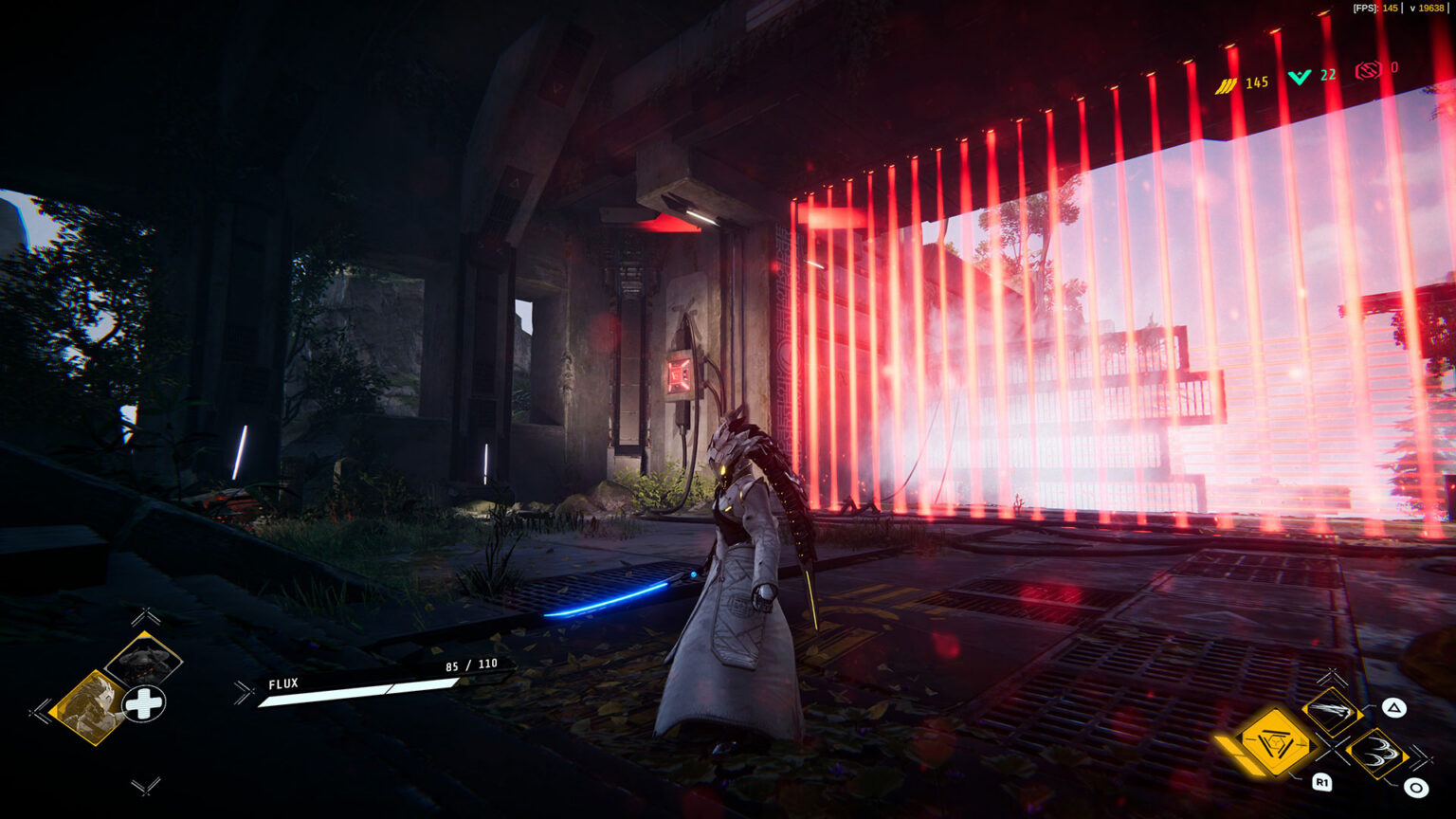Click the R1 button prompt label
The image size is (1456, 819).
coord(1322,784)
